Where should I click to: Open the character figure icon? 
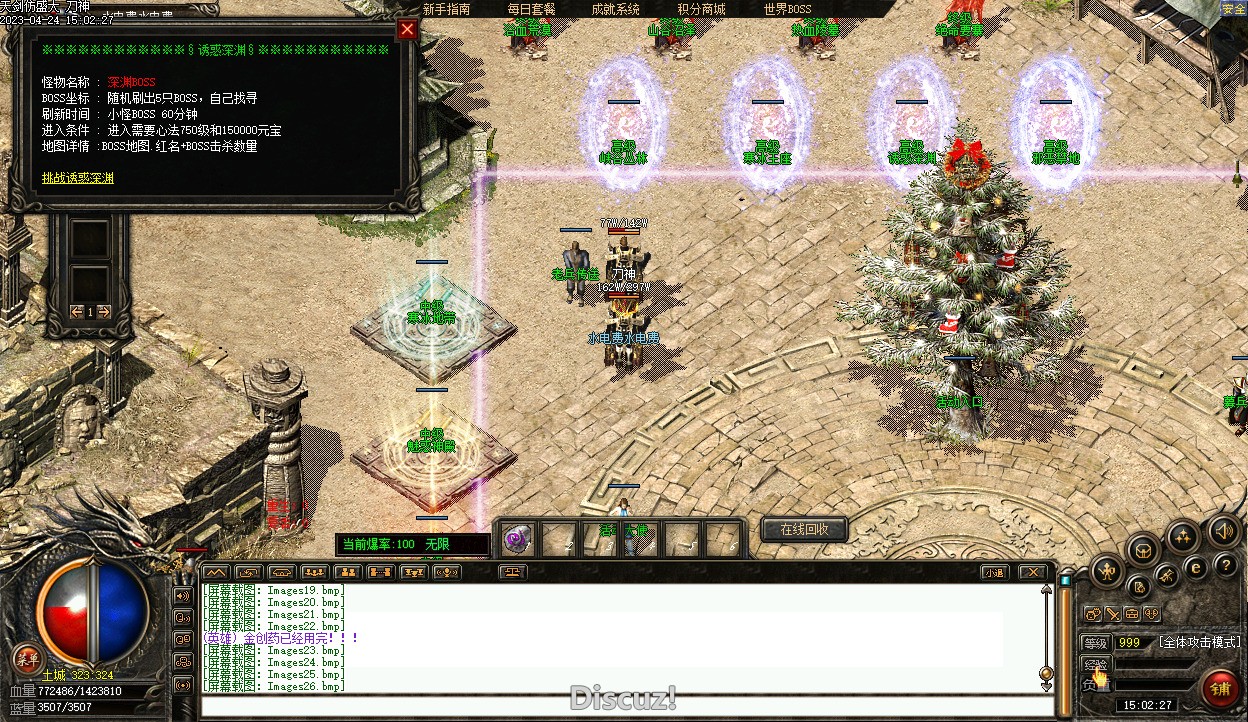[x=1105, y=572]
